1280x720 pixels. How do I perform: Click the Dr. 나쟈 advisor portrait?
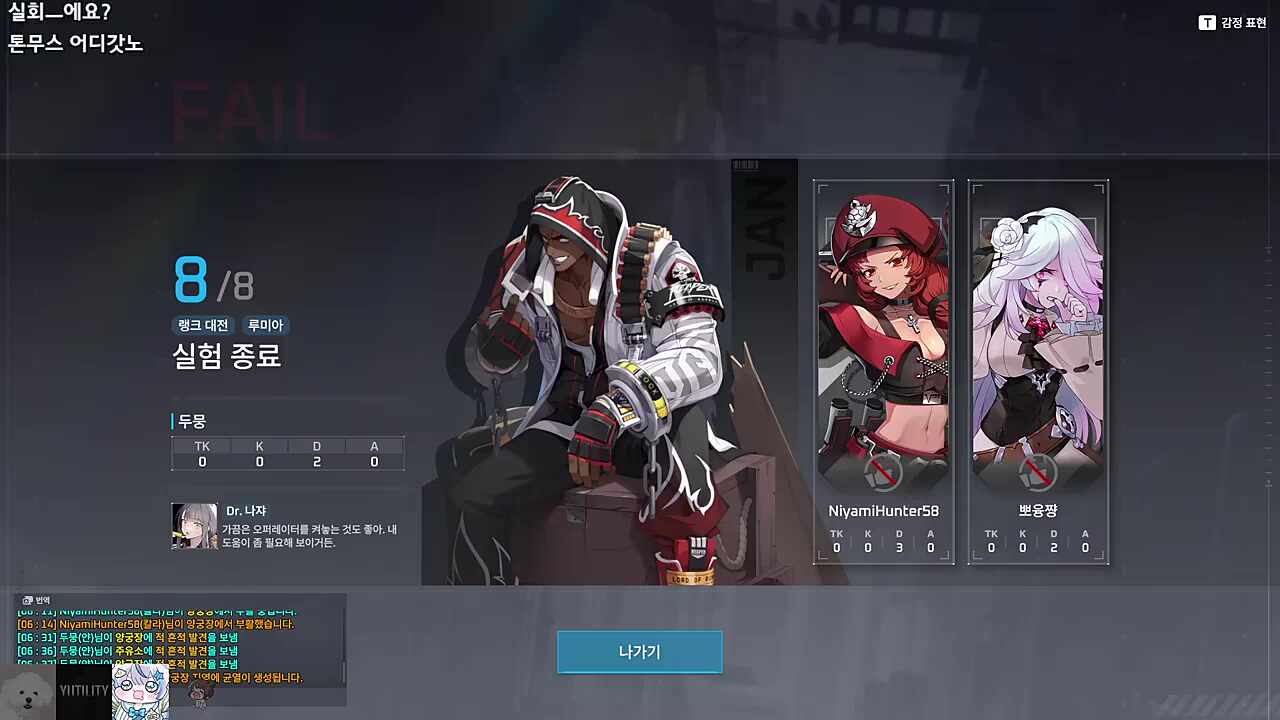click(194, 526)
